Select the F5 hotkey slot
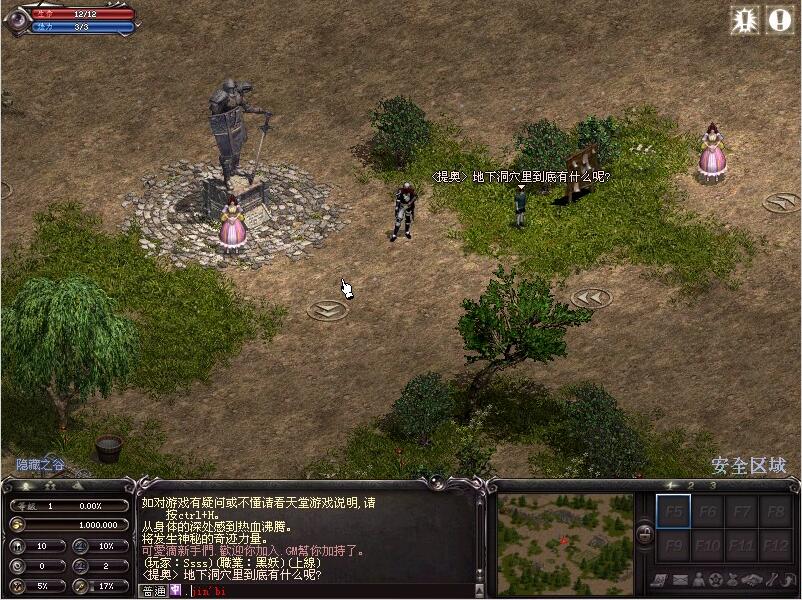Screen dimensions: 802x600 coord(672,512)
